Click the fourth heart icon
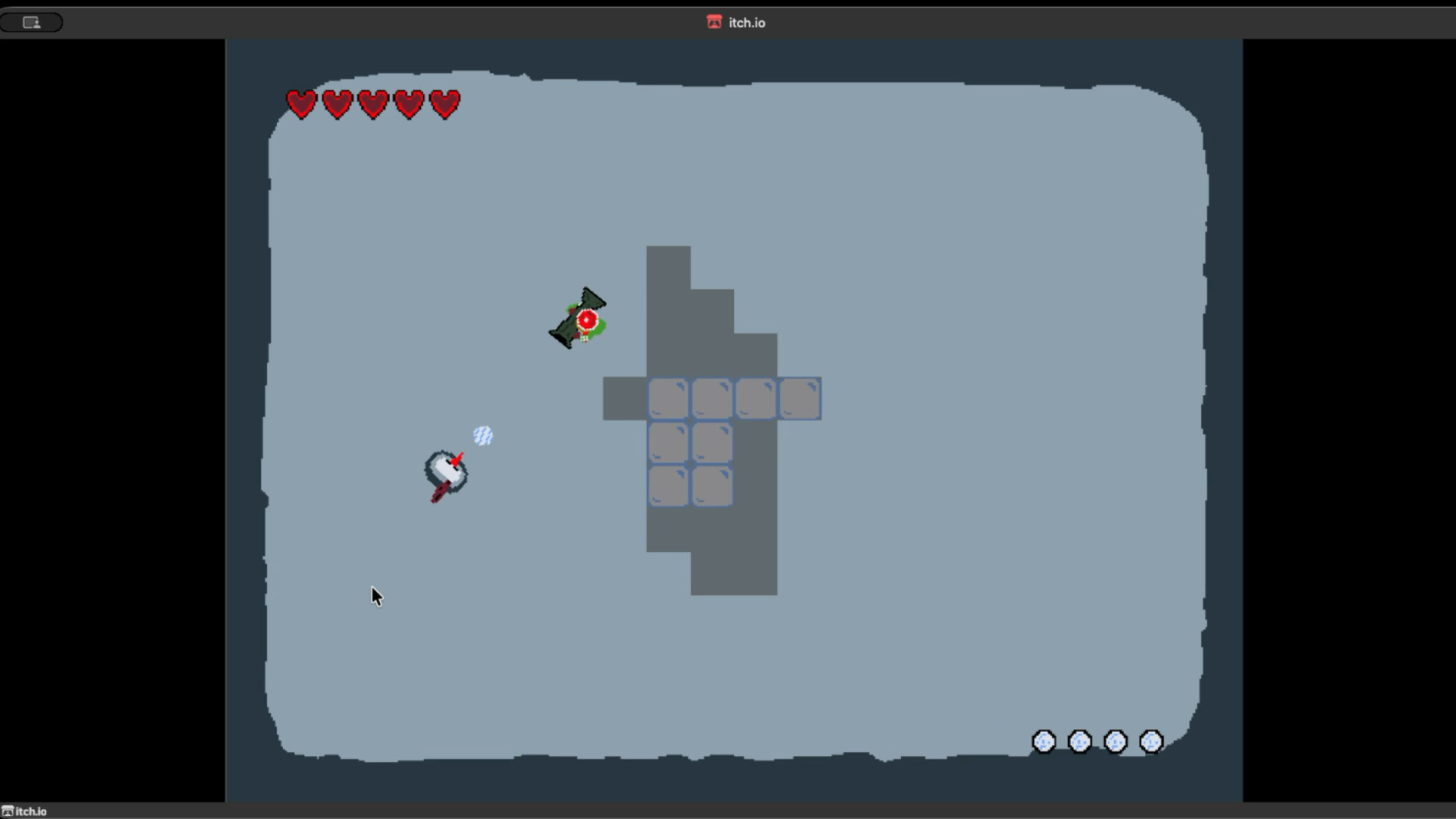The width and height of the screenshot is (1456, 819). pos(409,104)
